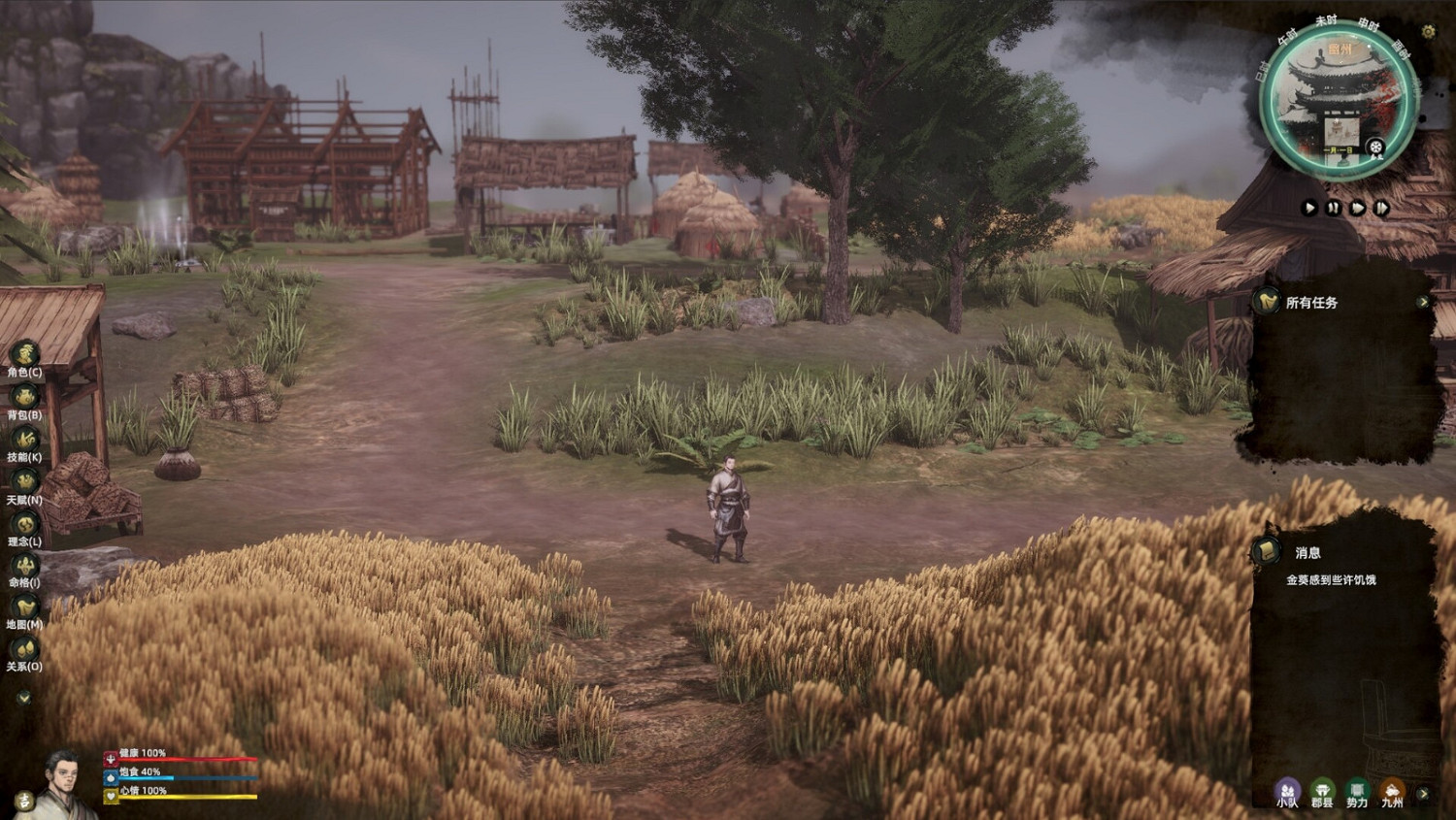Collapse the left sidebar with the chevron
The image size is (1456, 820).
click(x=24, y=695)
